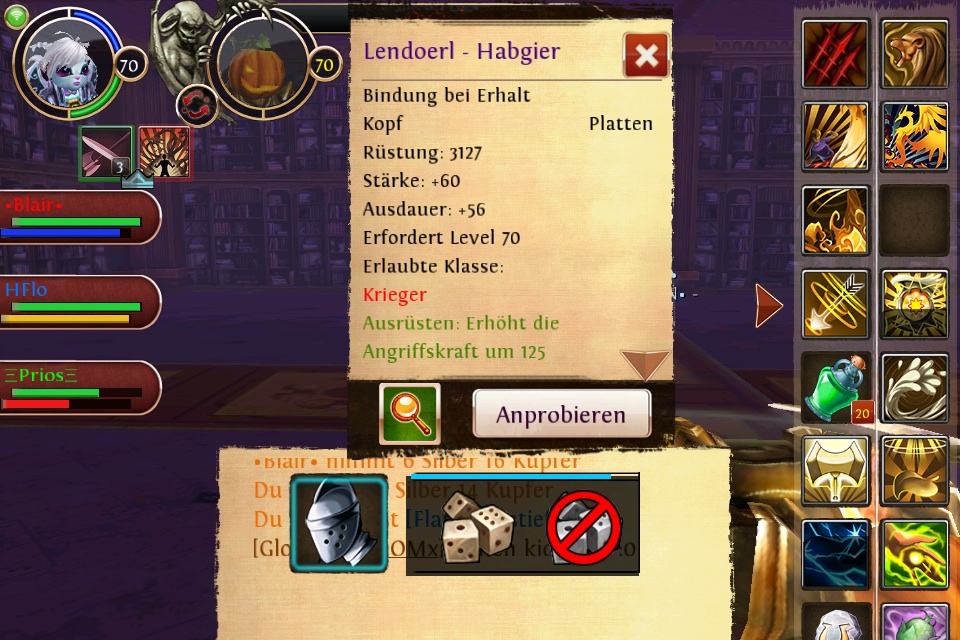Activate the golden arrow ability
Image resolution: width=960 pixels, height=640 pixels.
click(835, 304)
